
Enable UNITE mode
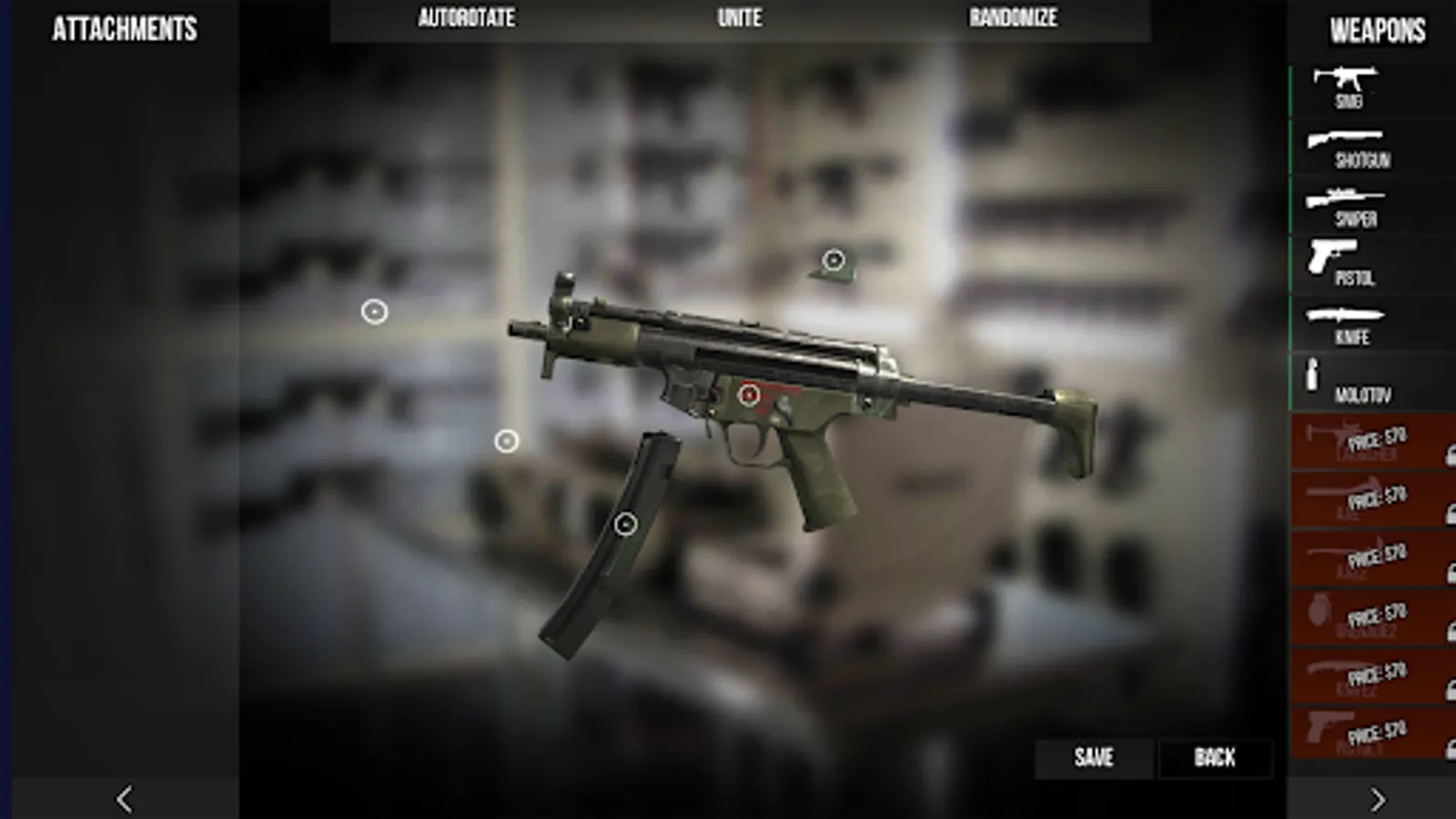(x=739, y=17)
